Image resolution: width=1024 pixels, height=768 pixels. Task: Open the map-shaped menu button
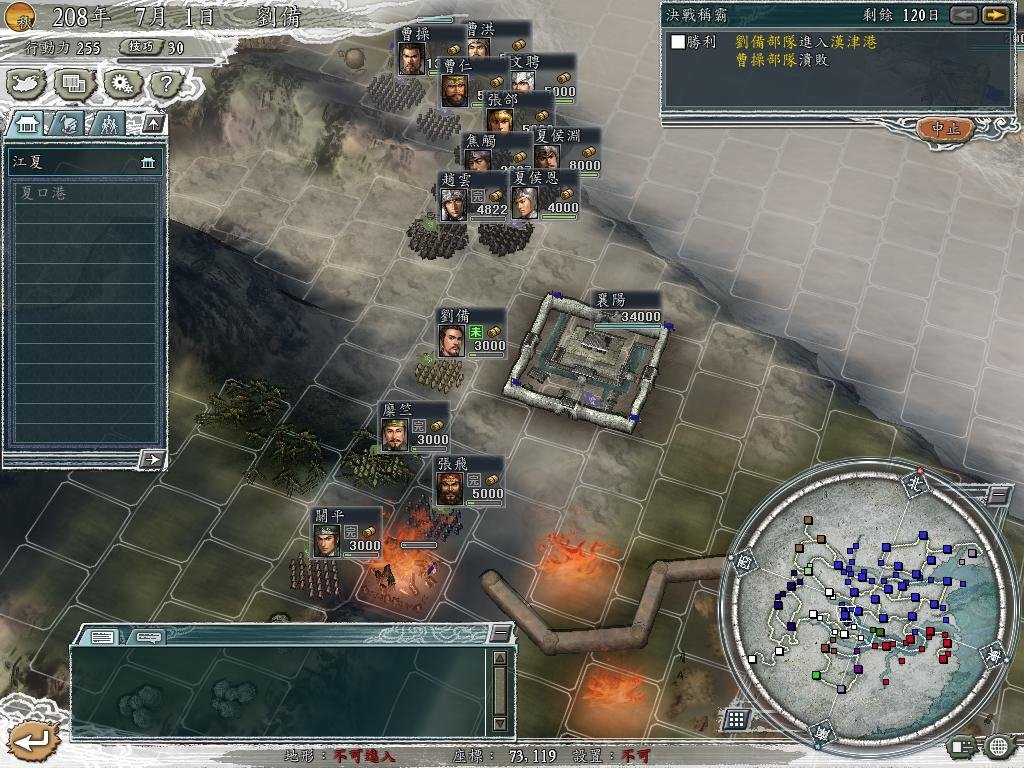(27, 83)
